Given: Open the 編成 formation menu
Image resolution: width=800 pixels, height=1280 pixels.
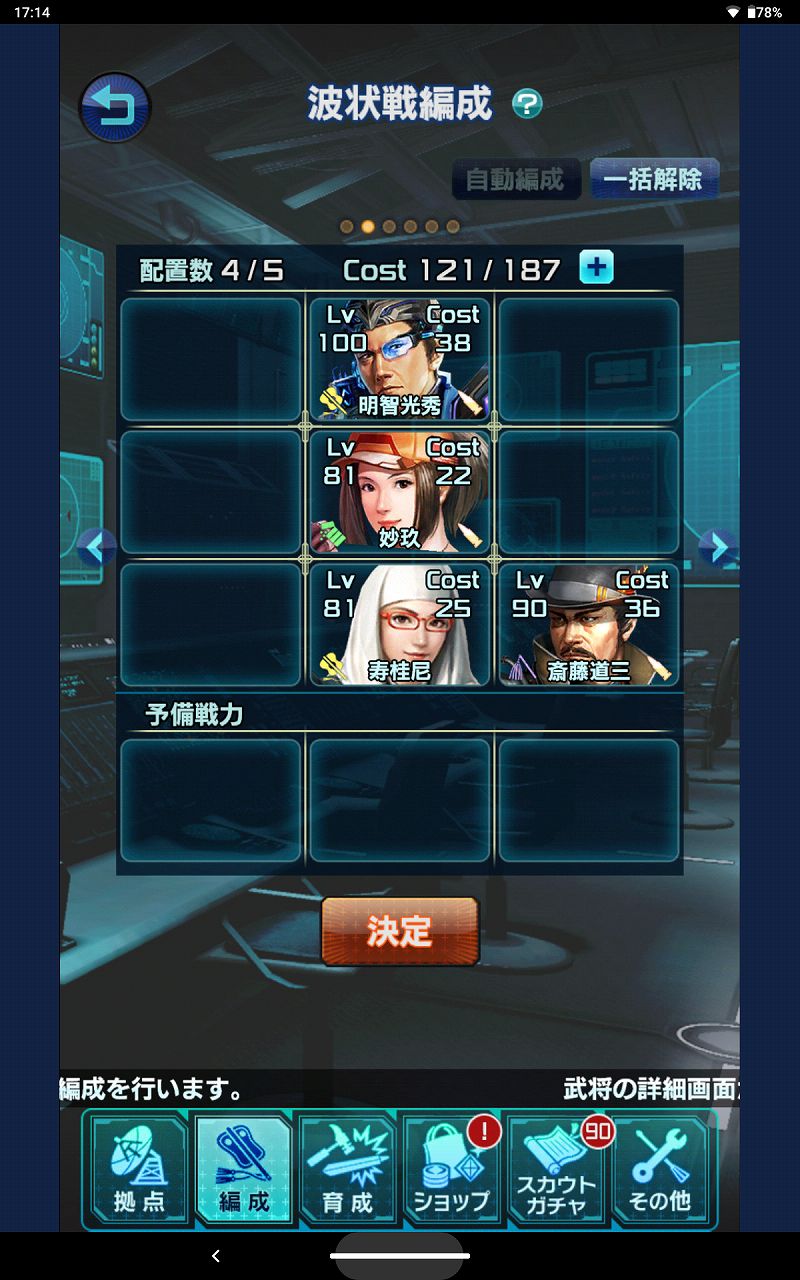Looking at the screenshot, I should coord(244,1170).
